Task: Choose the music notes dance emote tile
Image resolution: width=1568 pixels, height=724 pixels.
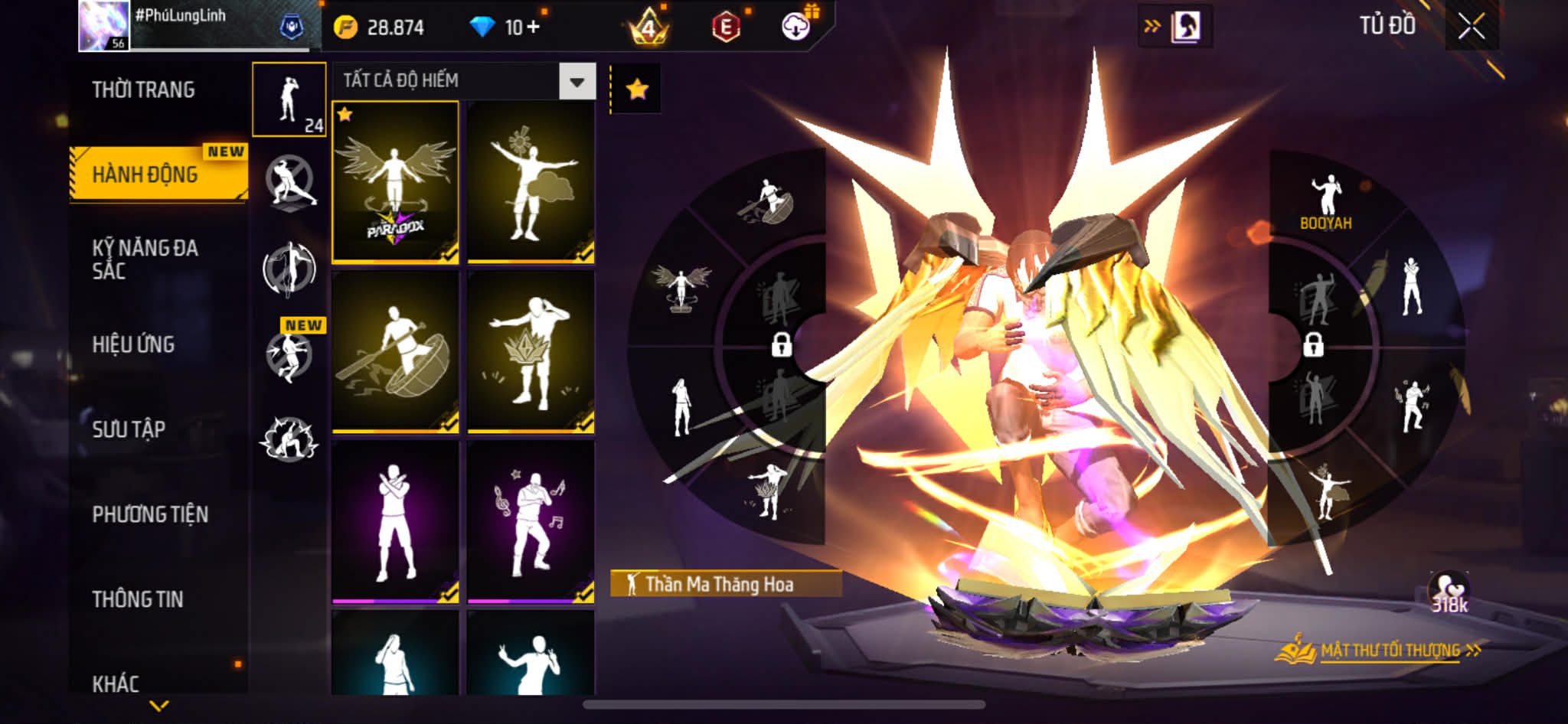Action: coord(531,522)
